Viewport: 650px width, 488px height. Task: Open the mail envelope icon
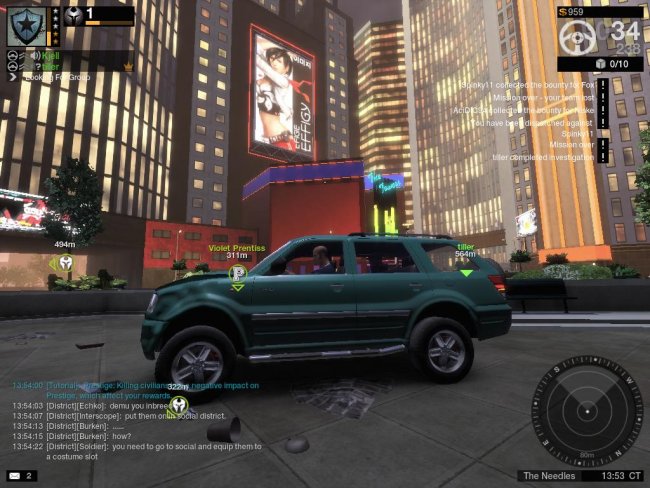coord(16,475)
